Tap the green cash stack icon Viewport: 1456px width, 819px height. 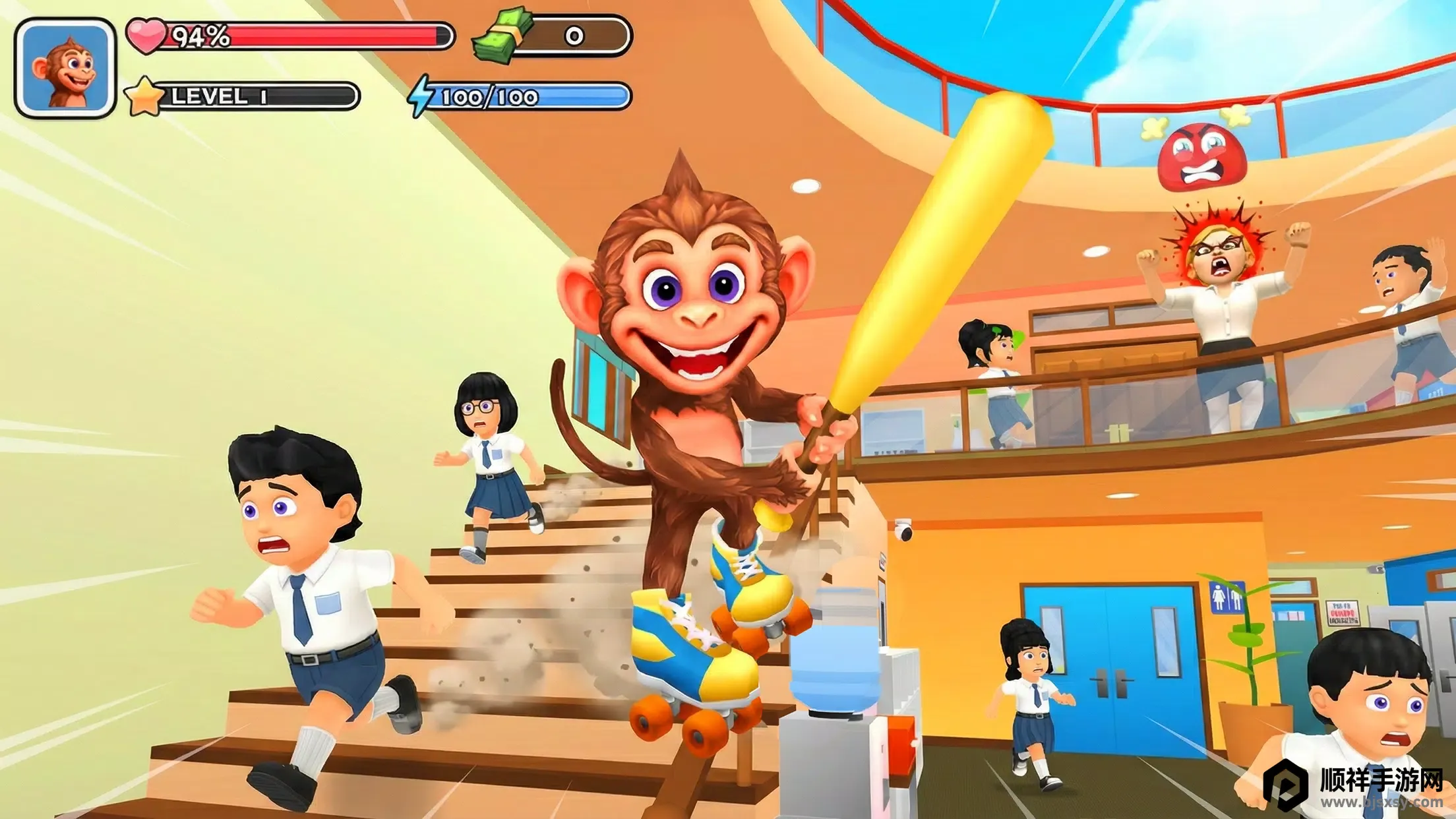coord(502,36)
